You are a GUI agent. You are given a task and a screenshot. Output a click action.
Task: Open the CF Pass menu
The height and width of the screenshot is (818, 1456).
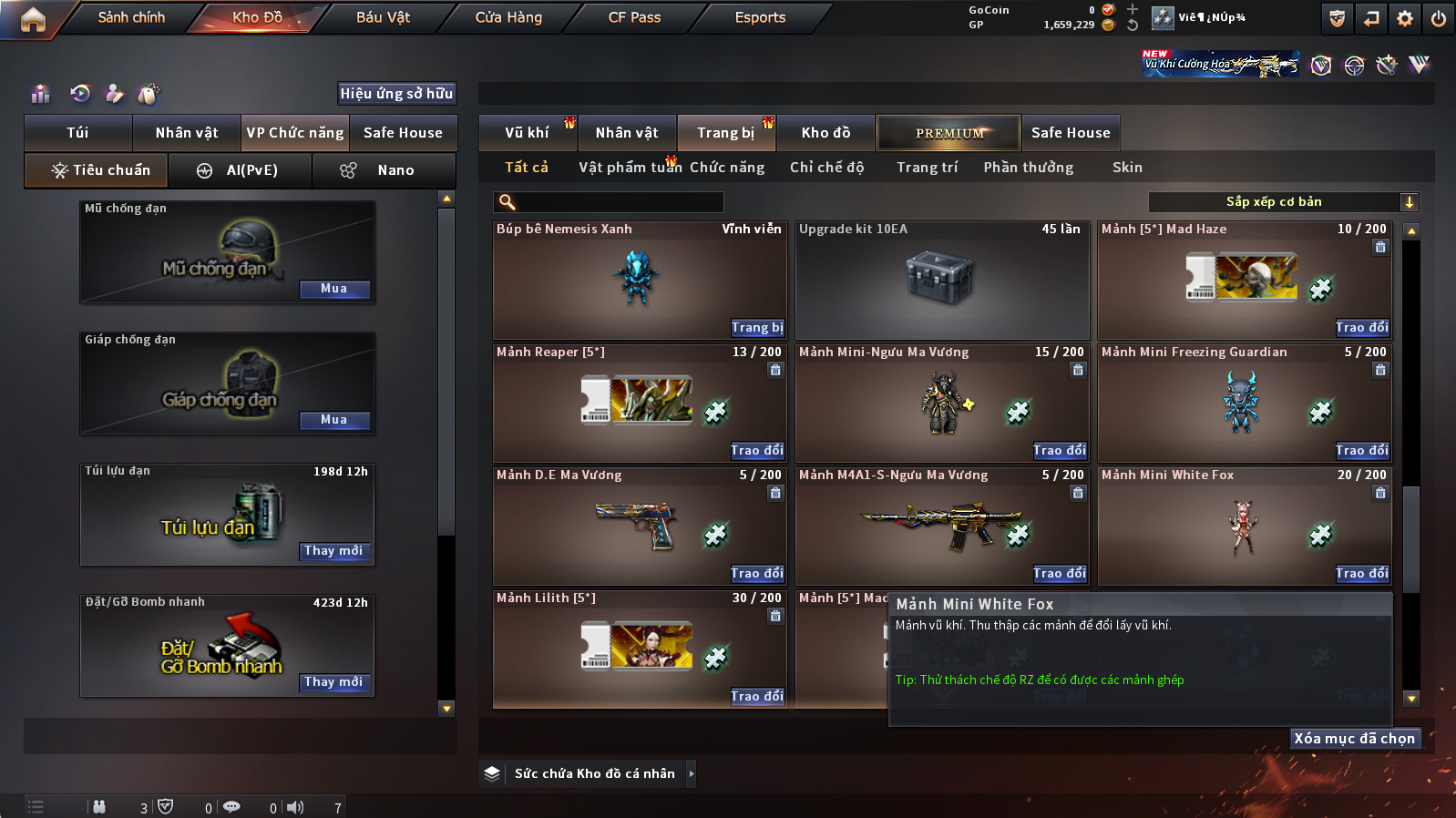click(634, 17)
